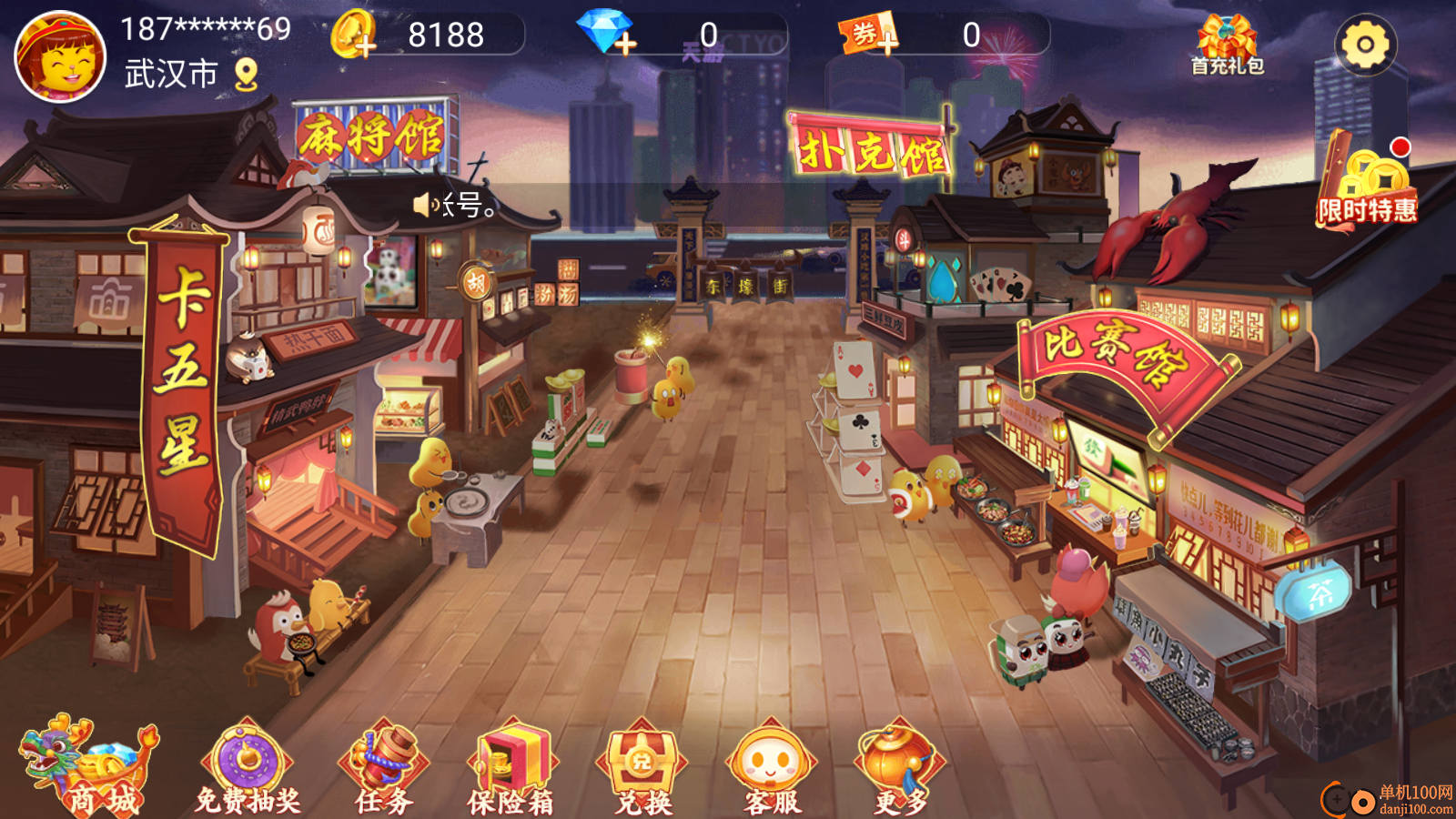Contact 客服 customer service
The width and height of the screenshot is (1456, 819).
pos(772,766)
